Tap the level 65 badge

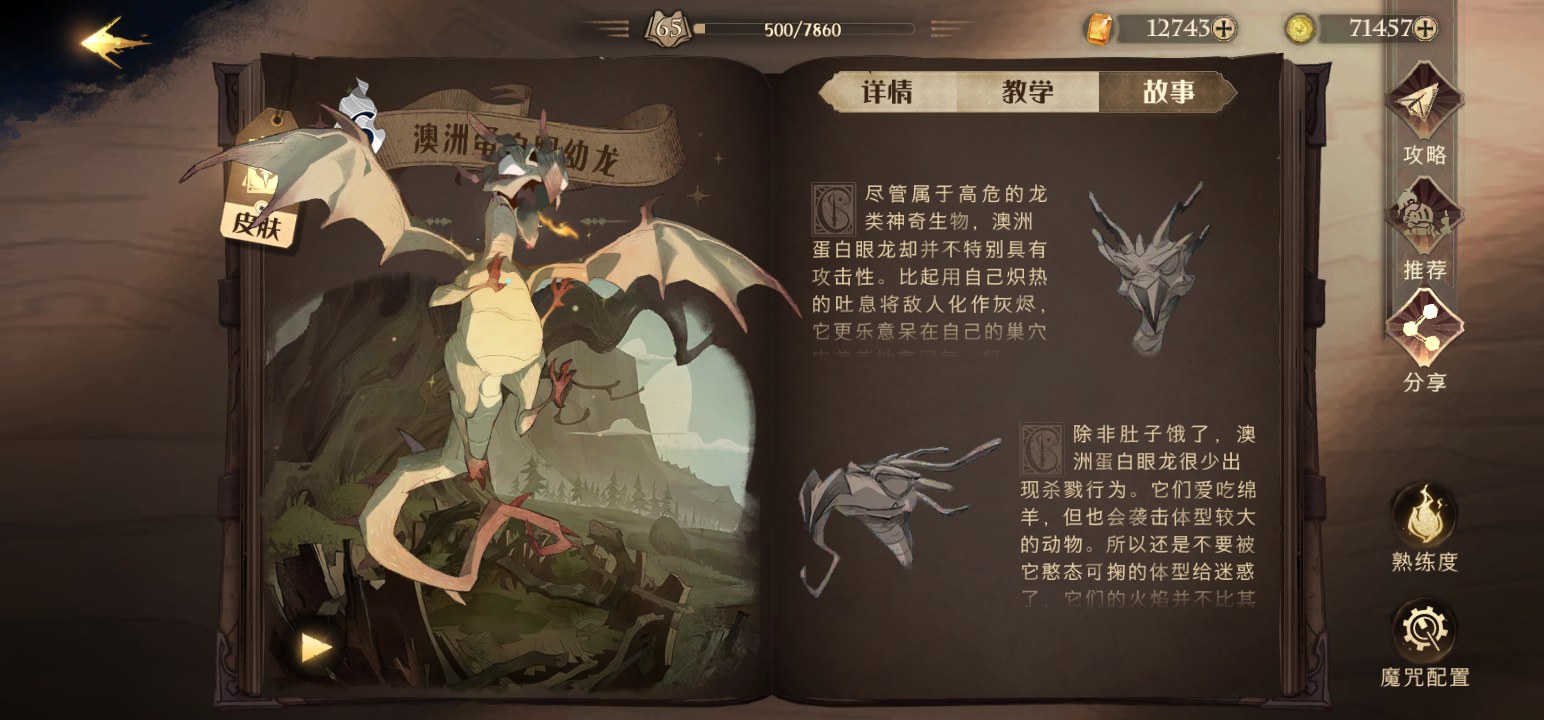(668, 29)
